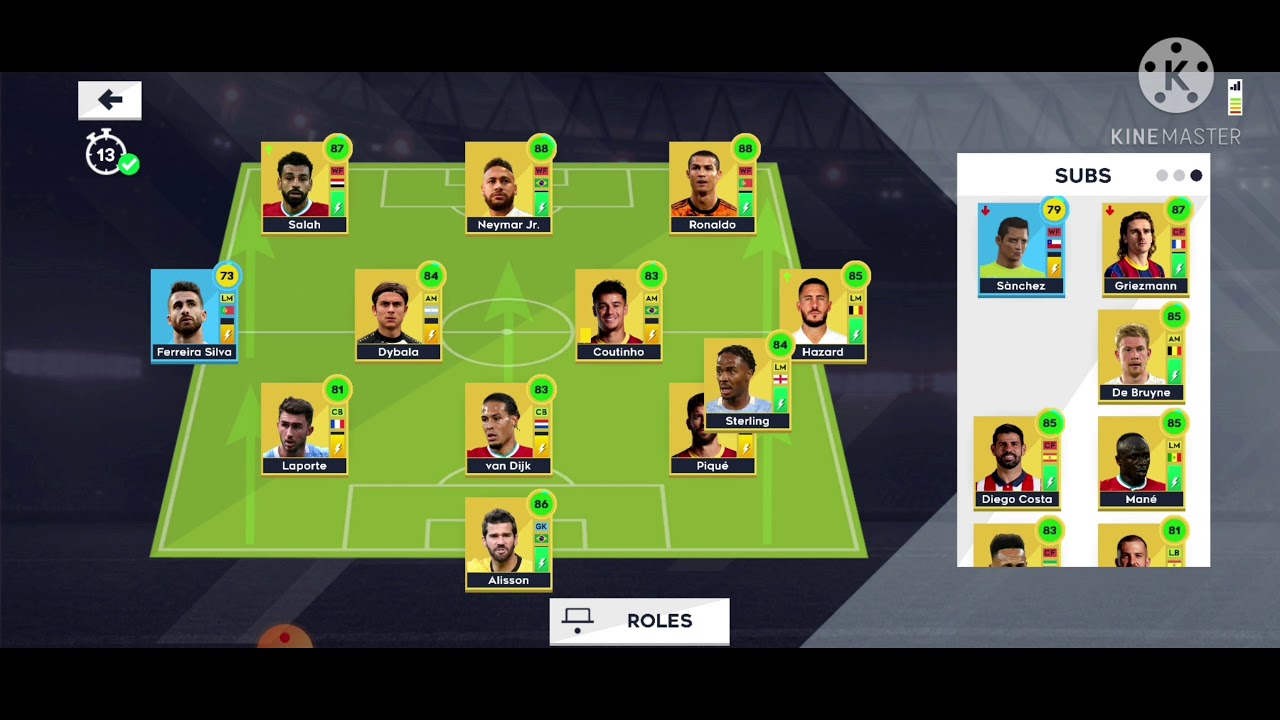
Task: Open the Roles menu
Action: [639, 621]
